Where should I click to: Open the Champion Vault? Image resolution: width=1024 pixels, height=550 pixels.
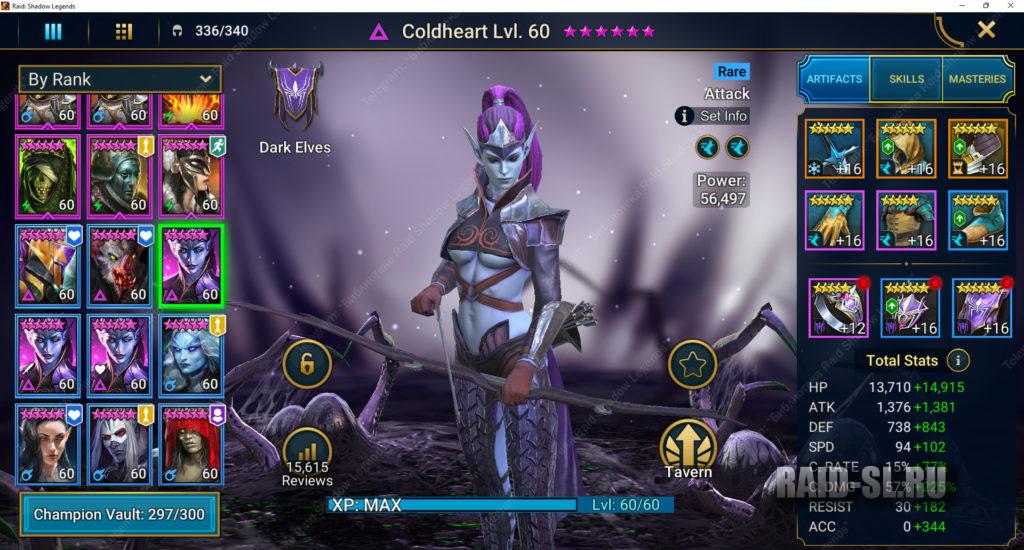(120, 514)
